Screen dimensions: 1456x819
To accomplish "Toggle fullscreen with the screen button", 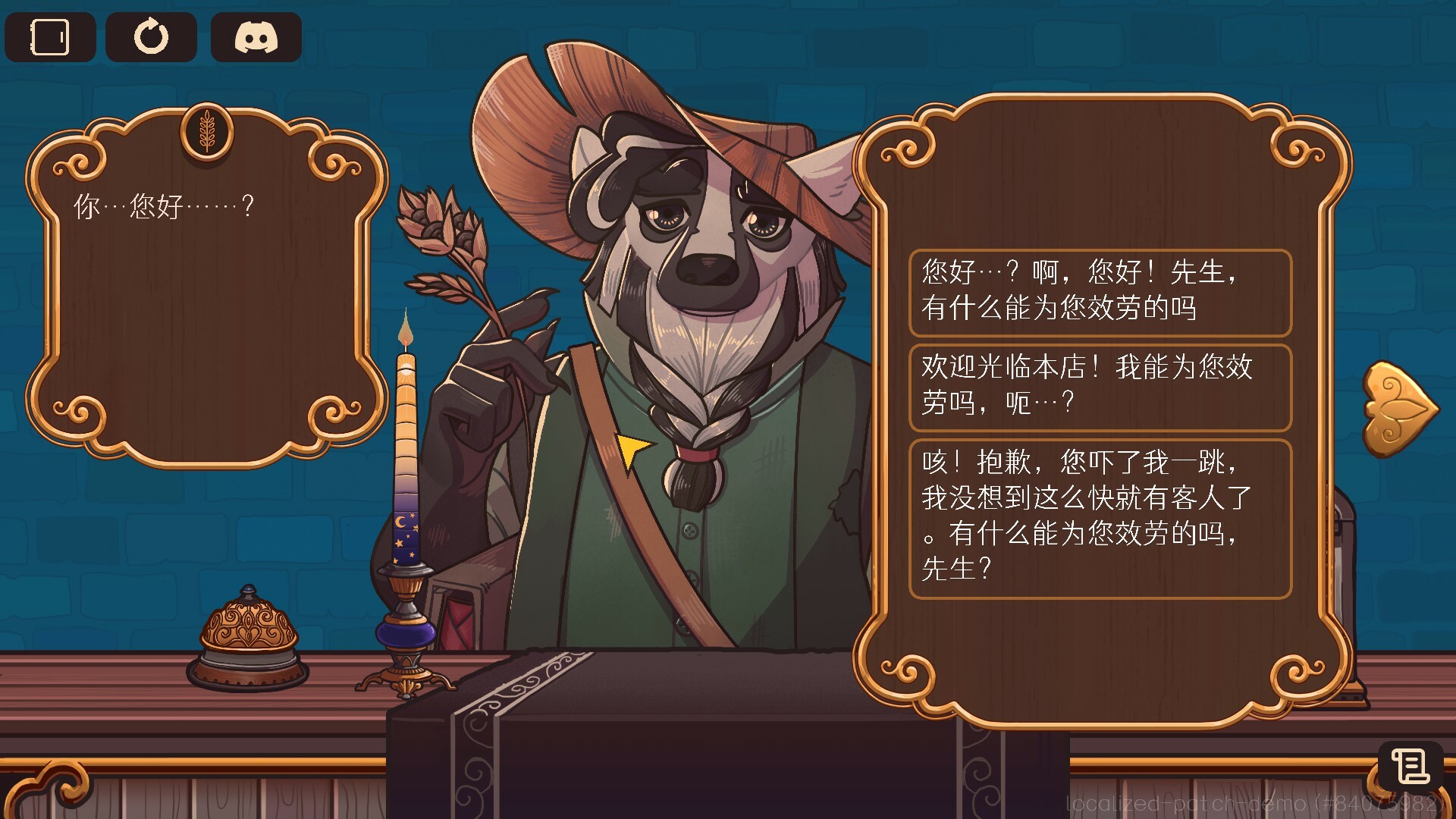I will click(50, 36).
